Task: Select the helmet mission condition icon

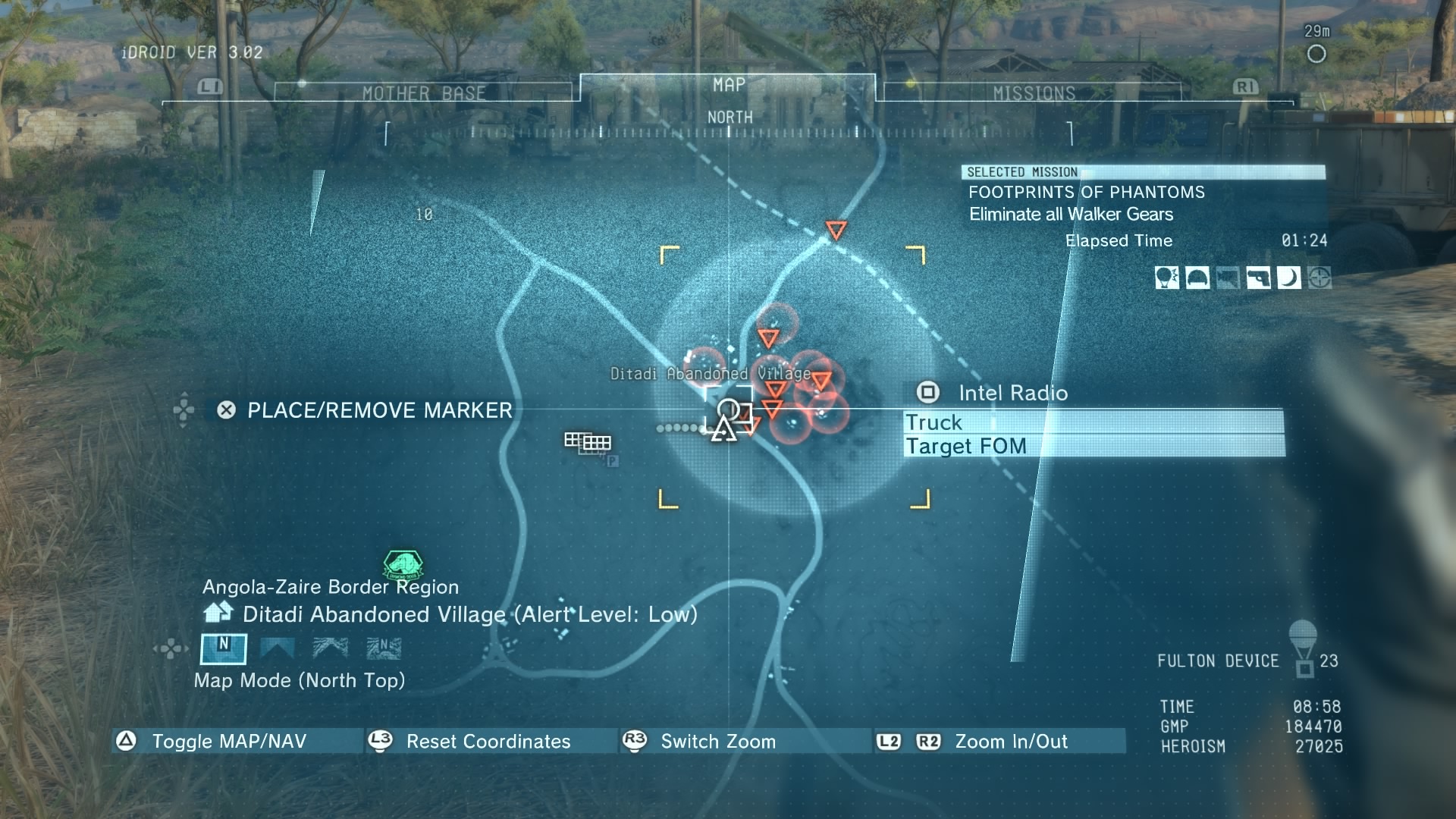Action: 1197,278
